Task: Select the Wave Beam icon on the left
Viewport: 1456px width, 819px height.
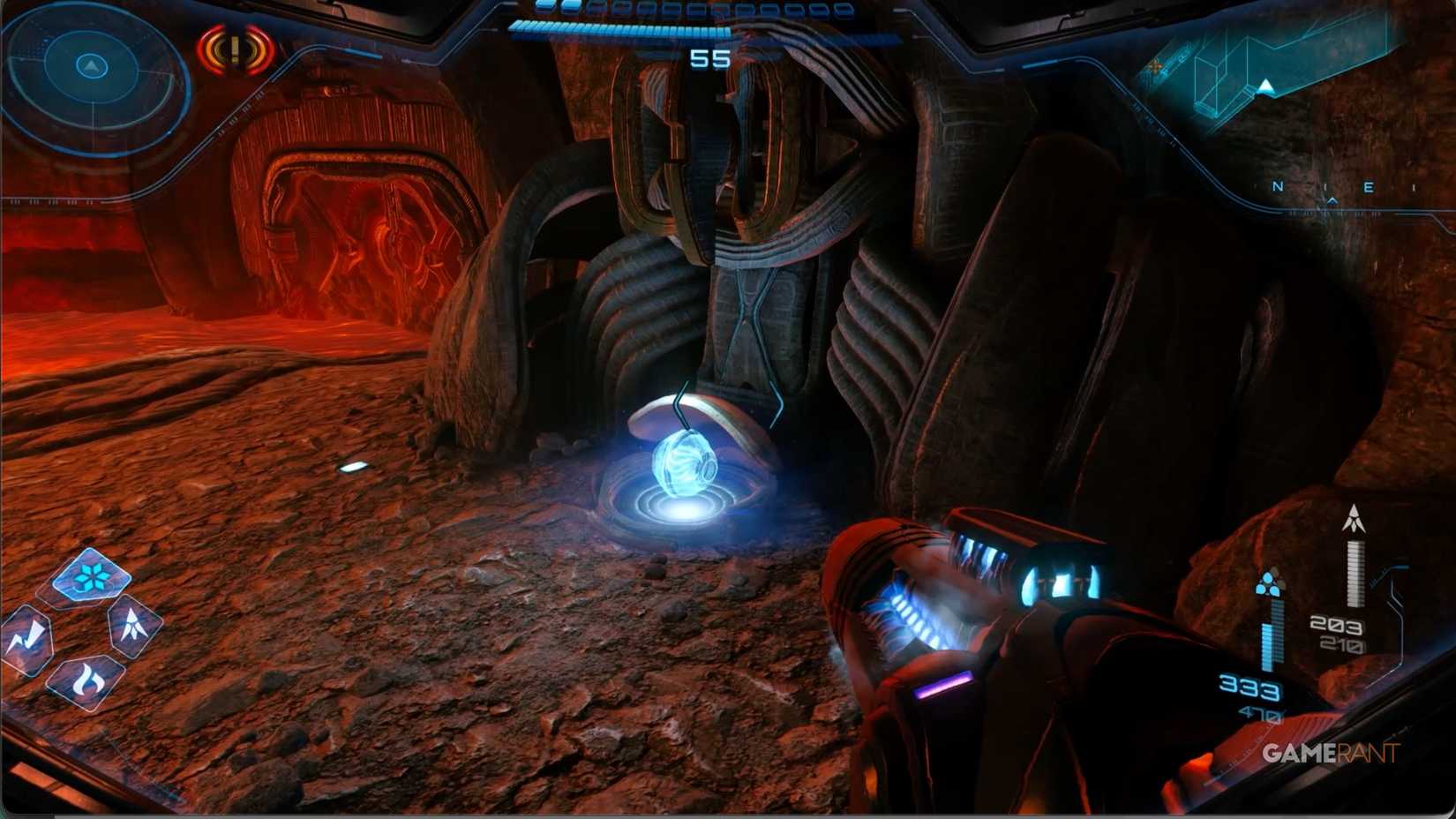Action: pyautogui.click(x=31, y=633)
